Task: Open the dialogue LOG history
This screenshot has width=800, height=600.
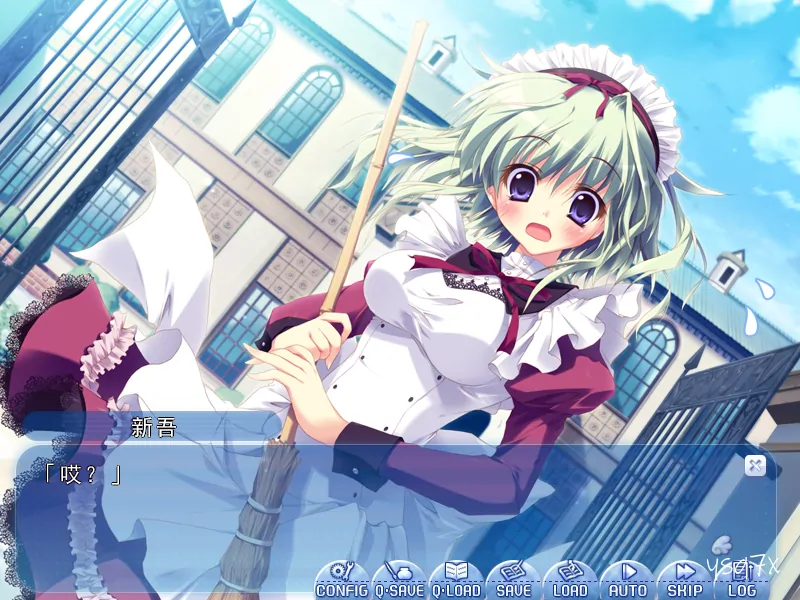Action: [741, 581]
